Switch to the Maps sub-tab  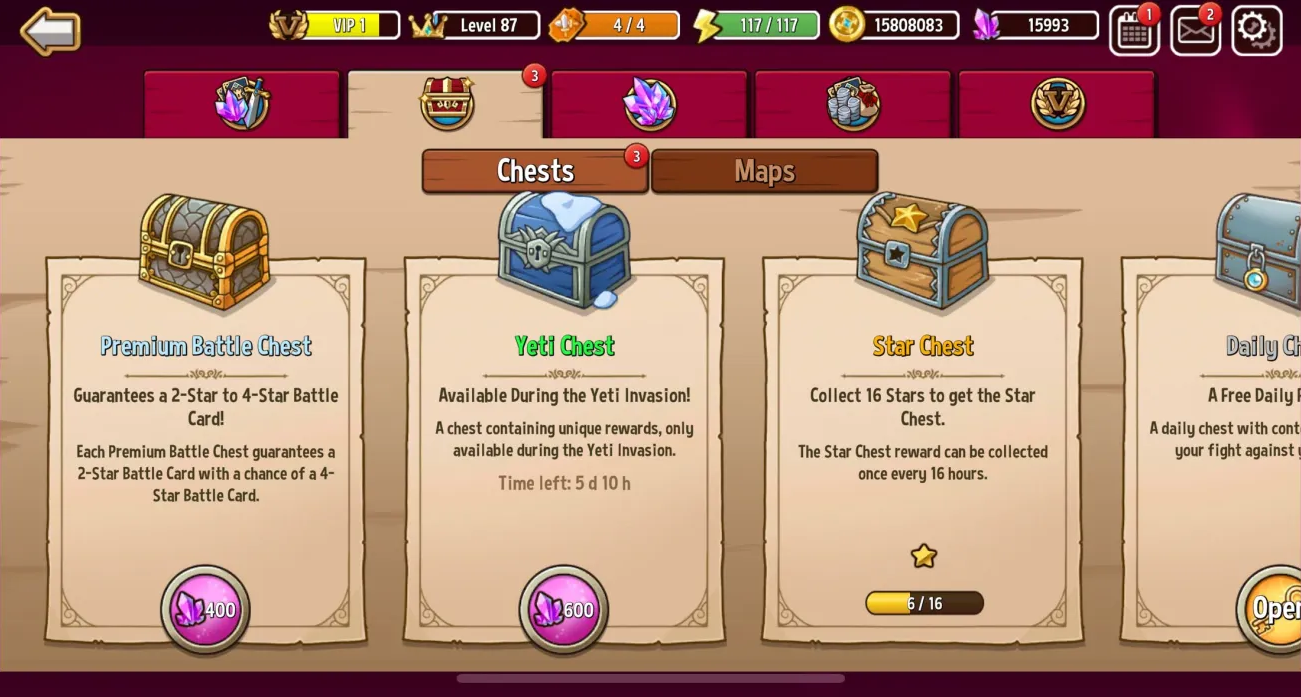pos(764,171)
